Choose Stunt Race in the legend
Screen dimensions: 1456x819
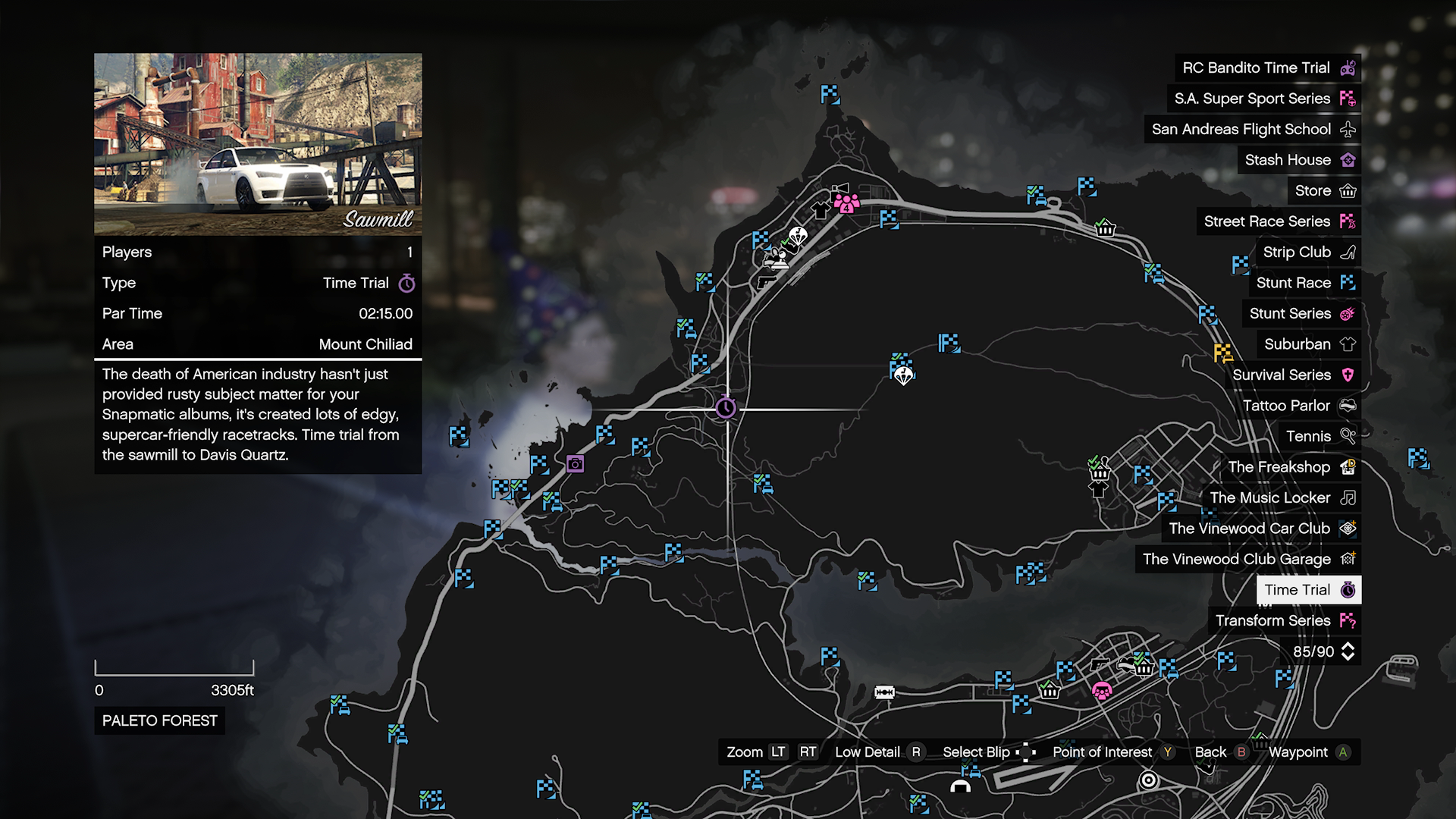[1304, 283]
